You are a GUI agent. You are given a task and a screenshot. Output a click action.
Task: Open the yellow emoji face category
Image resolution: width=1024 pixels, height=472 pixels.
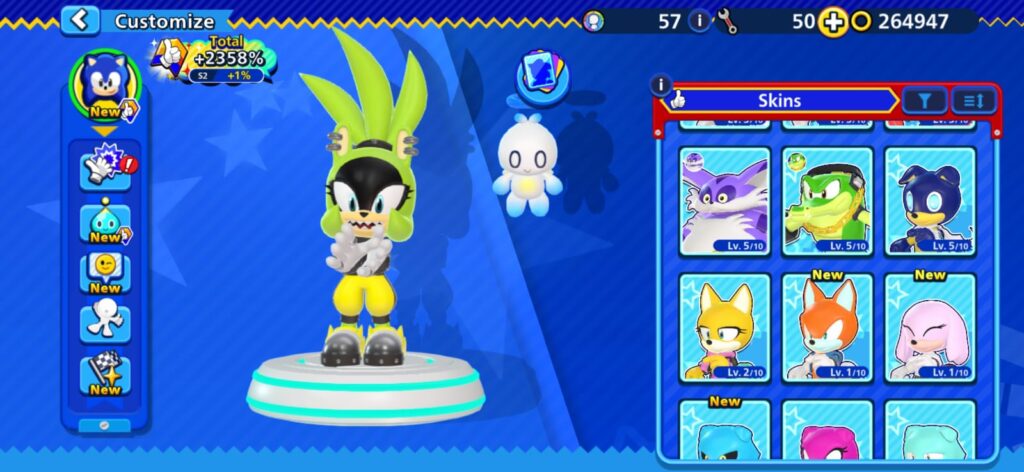(x=105, y=272)
